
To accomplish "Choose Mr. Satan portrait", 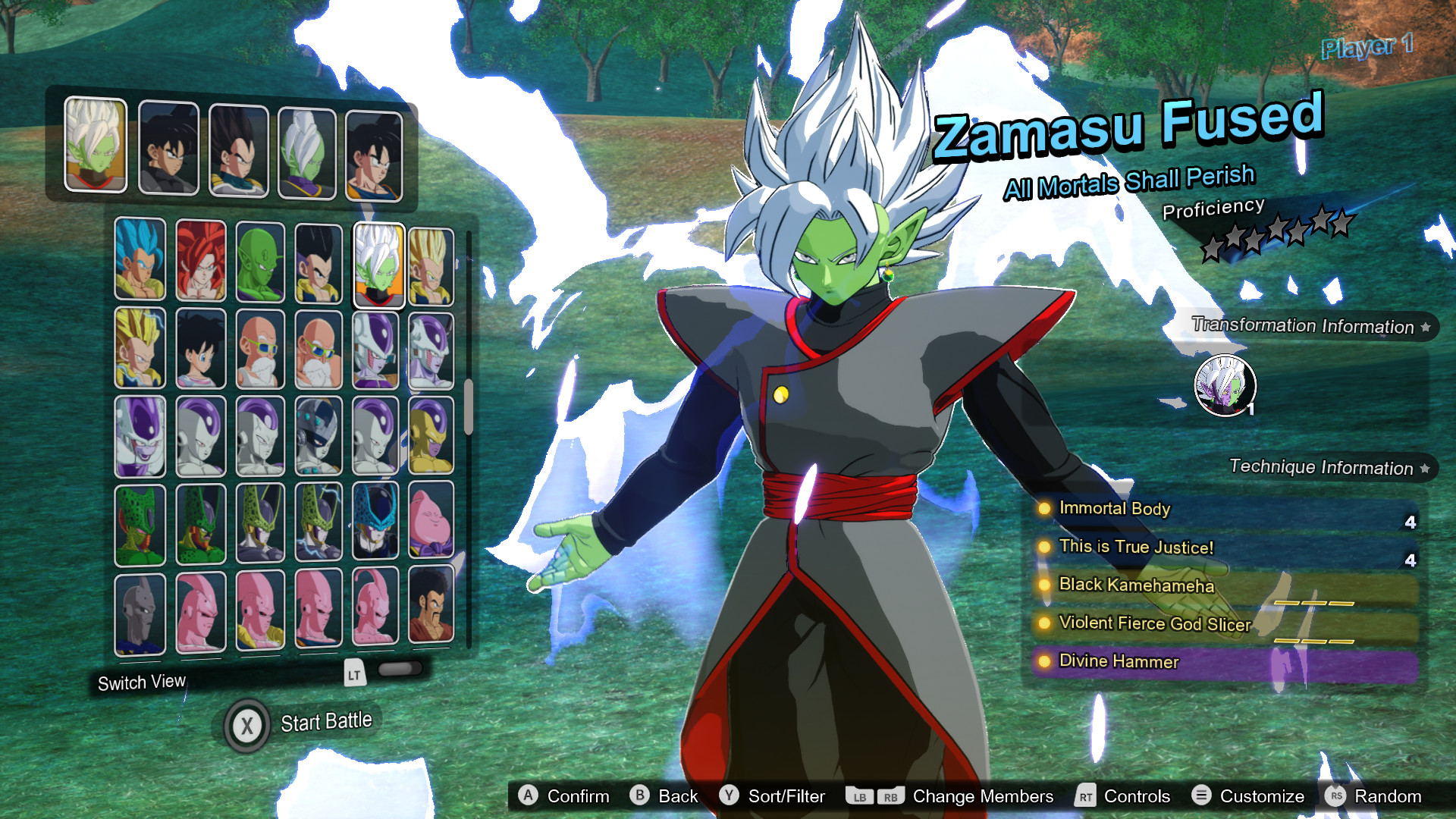I will [x=431, y=605].
